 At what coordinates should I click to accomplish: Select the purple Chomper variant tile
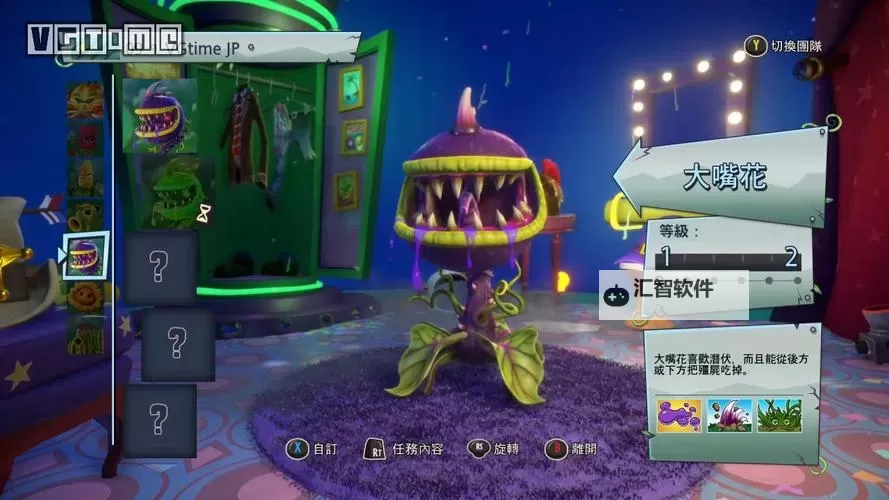point(160,115)
